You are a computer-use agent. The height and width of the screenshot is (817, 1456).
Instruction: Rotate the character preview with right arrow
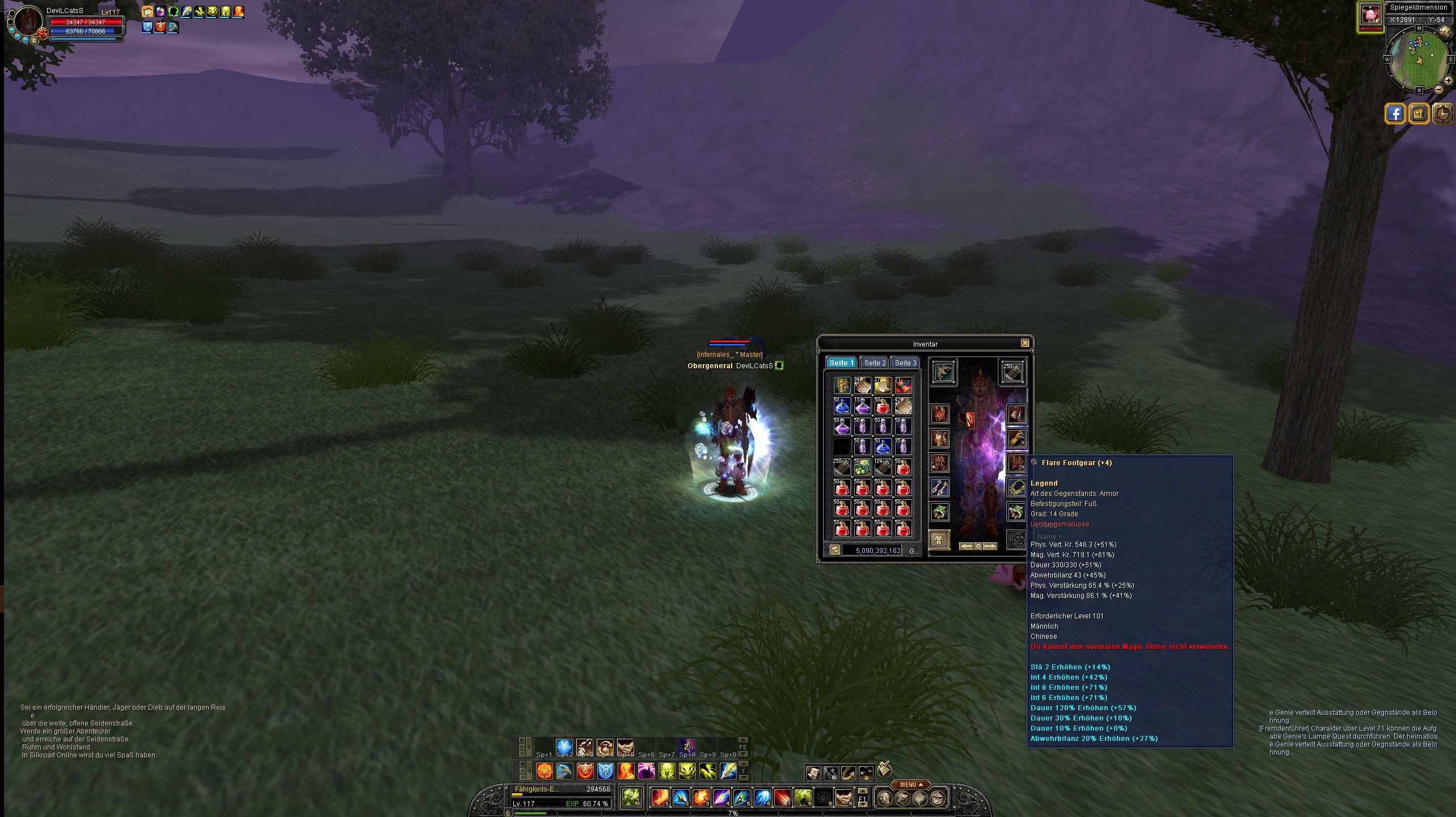click(x=990, y=546)
